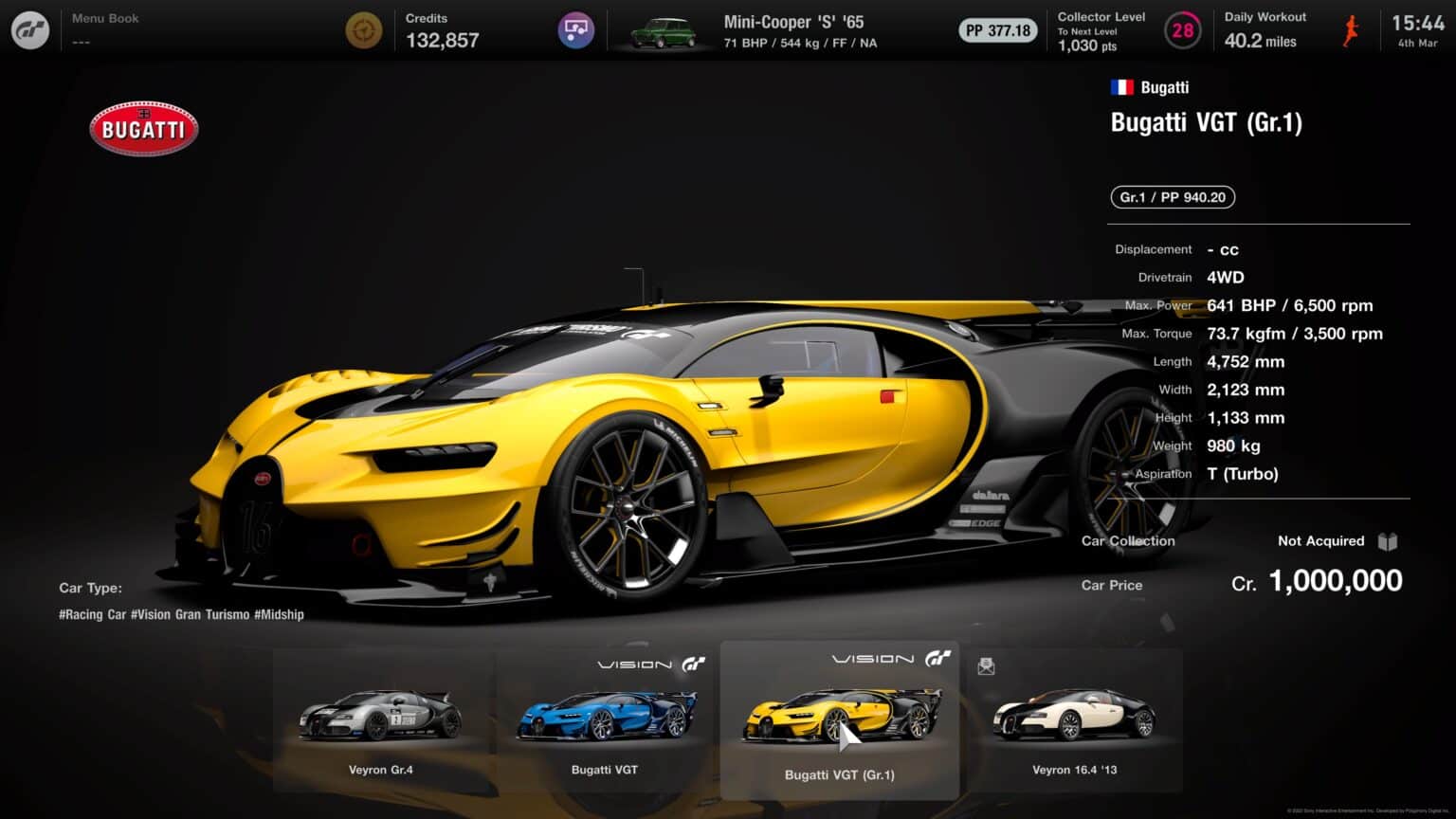The height and width of the screenshot is (819, 1456).
Task: Select the Bugatti brand emblem
Action: (143, 129)
